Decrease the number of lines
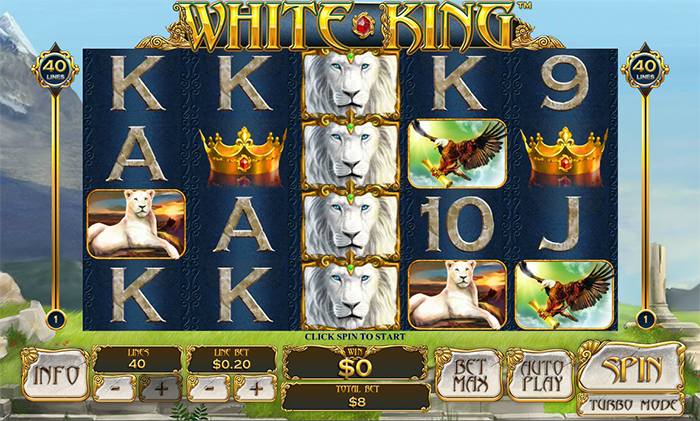This screenshot has height=421, width=700. tap(117, 388)
